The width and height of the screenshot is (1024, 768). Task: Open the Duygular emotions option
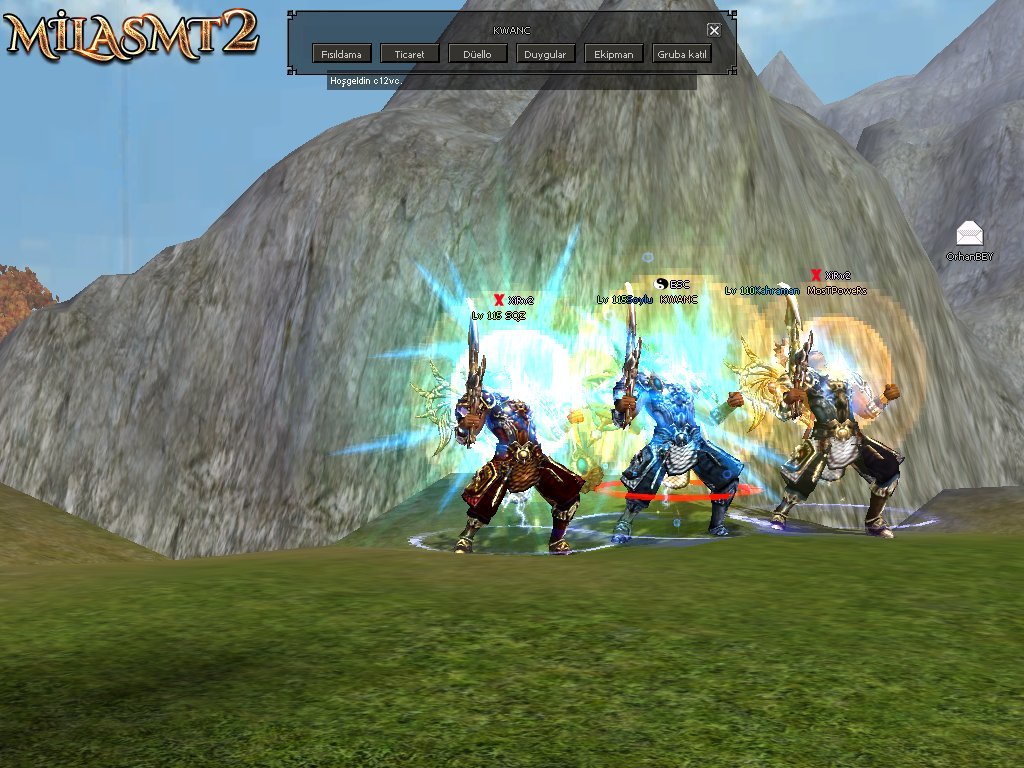(x=545, y=54)
